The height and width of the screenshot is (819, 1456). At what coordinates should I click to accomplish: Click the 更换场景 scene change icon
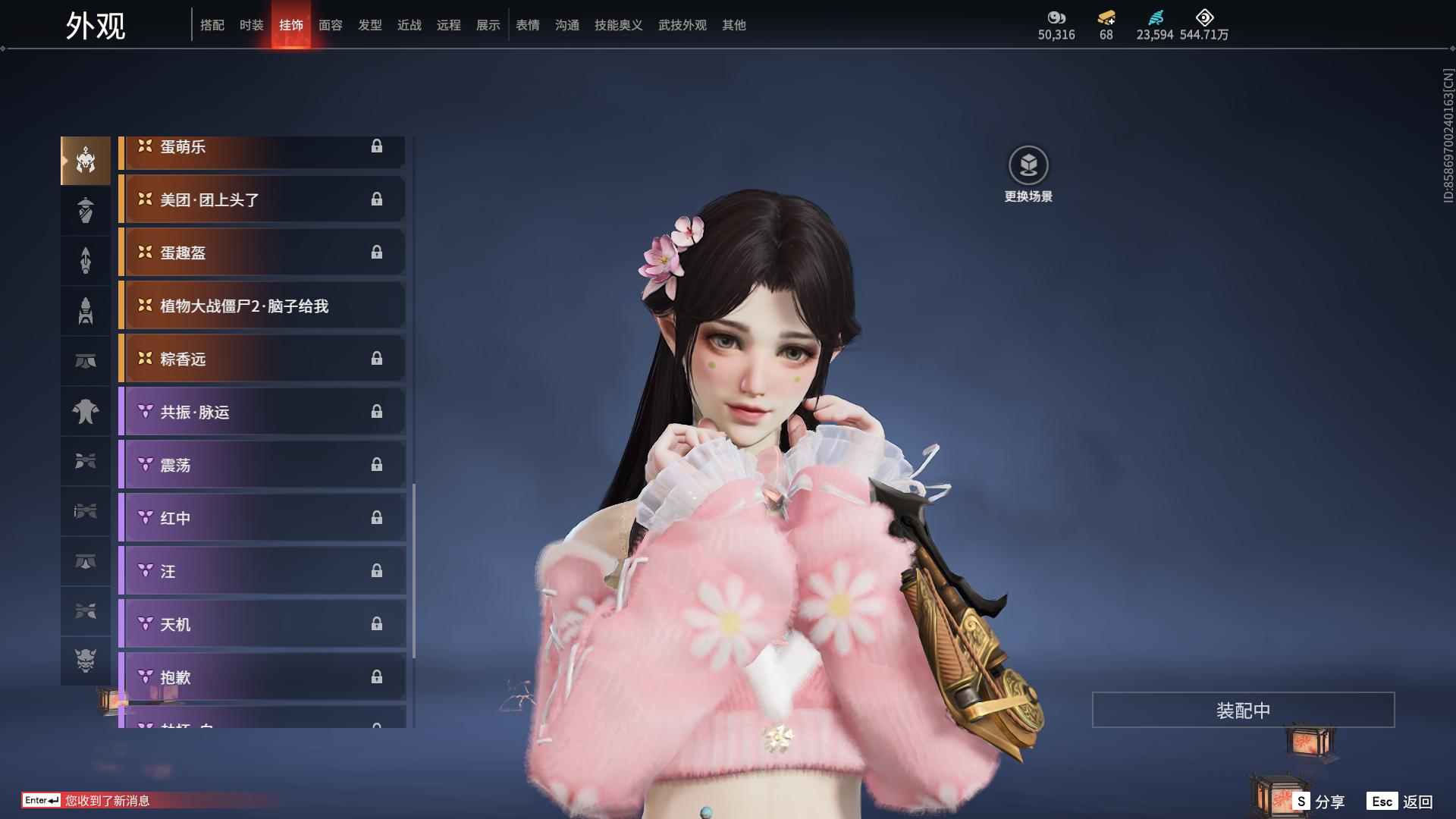click(1028, 166)
